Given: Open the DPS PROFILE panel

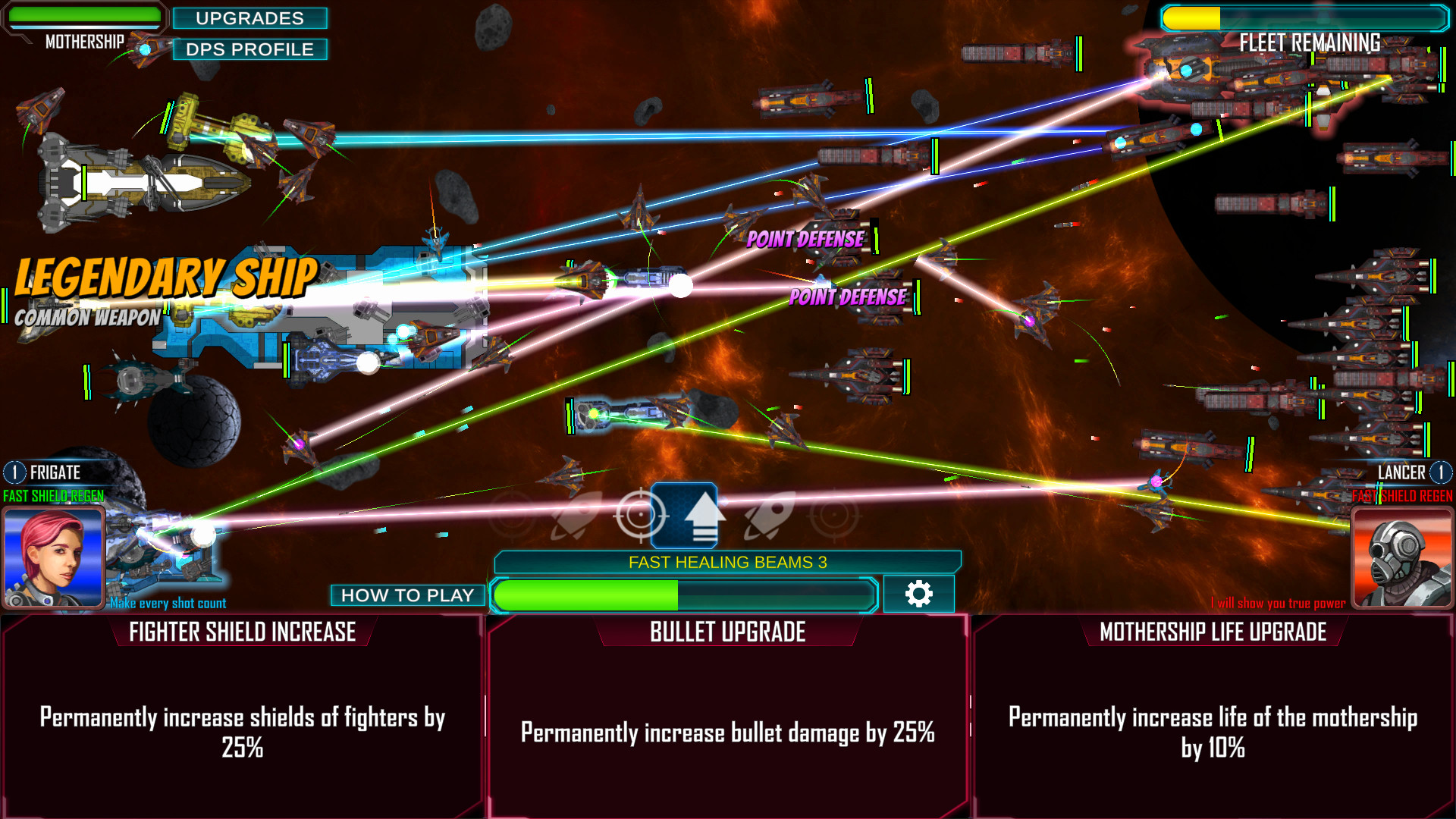Looking at the screenshot, I should point(250,49).
